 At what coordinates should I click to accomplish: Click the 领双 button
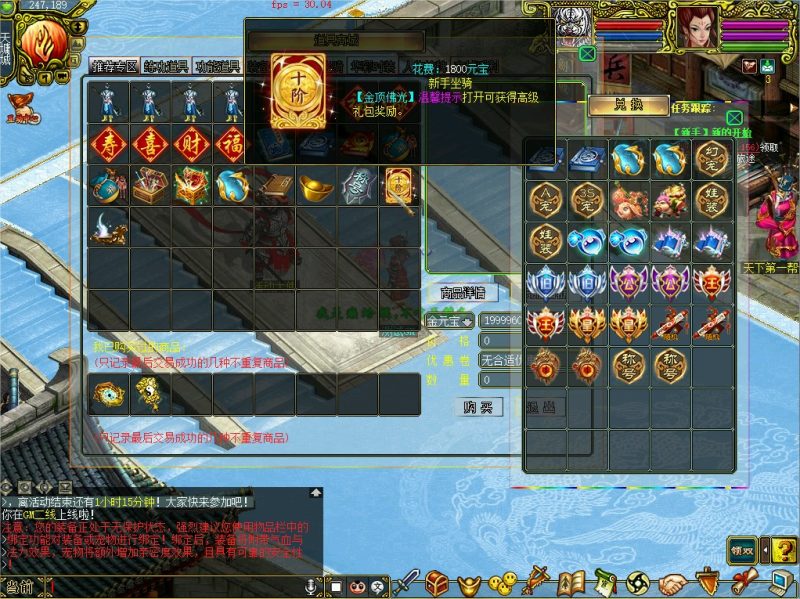click(x=741, y=550)
